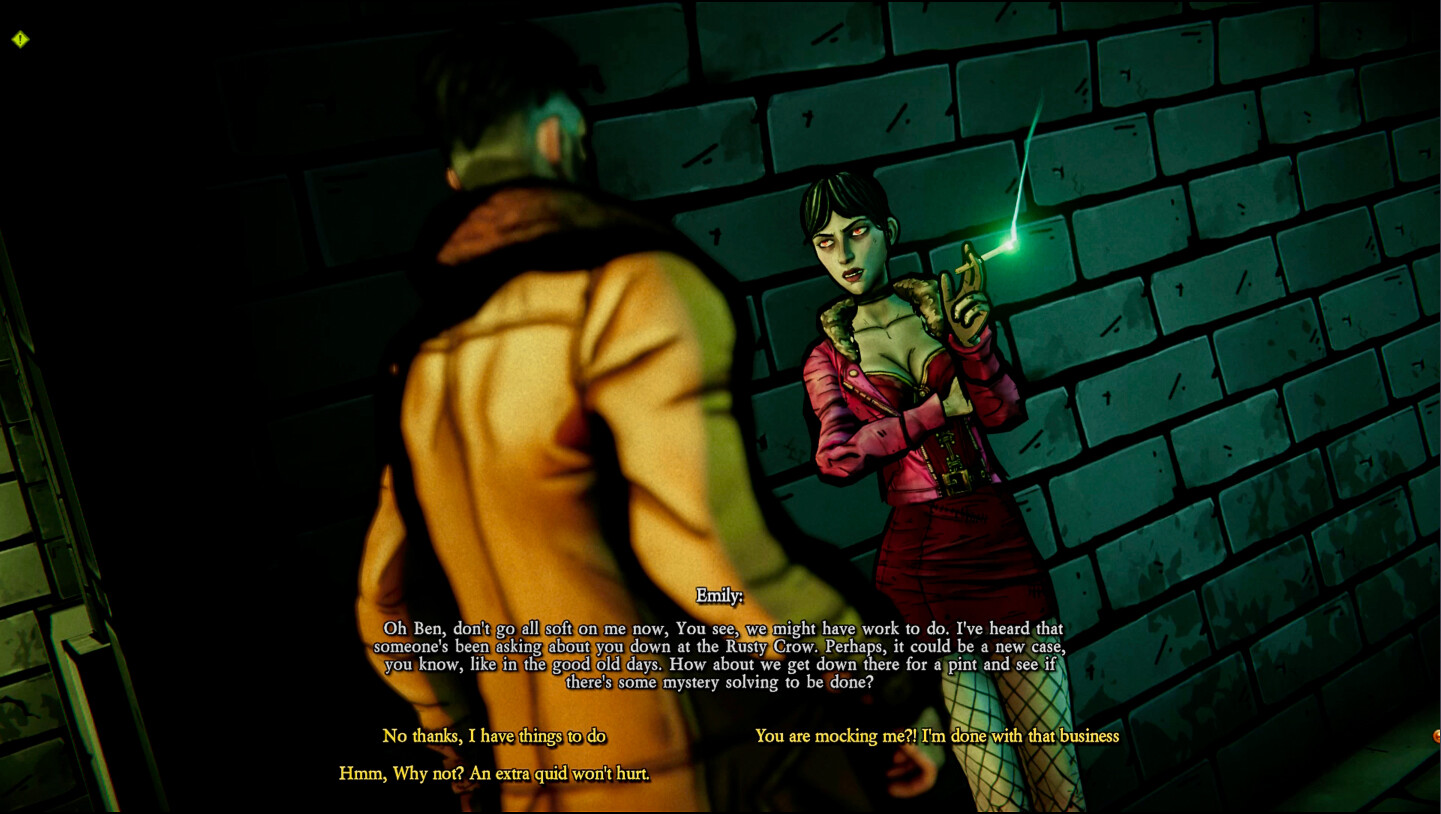The width and height of the screenshot is (1441, 814).
Task: Click the dialogue paragraph spoken by Emily
Action: (722, 655)
